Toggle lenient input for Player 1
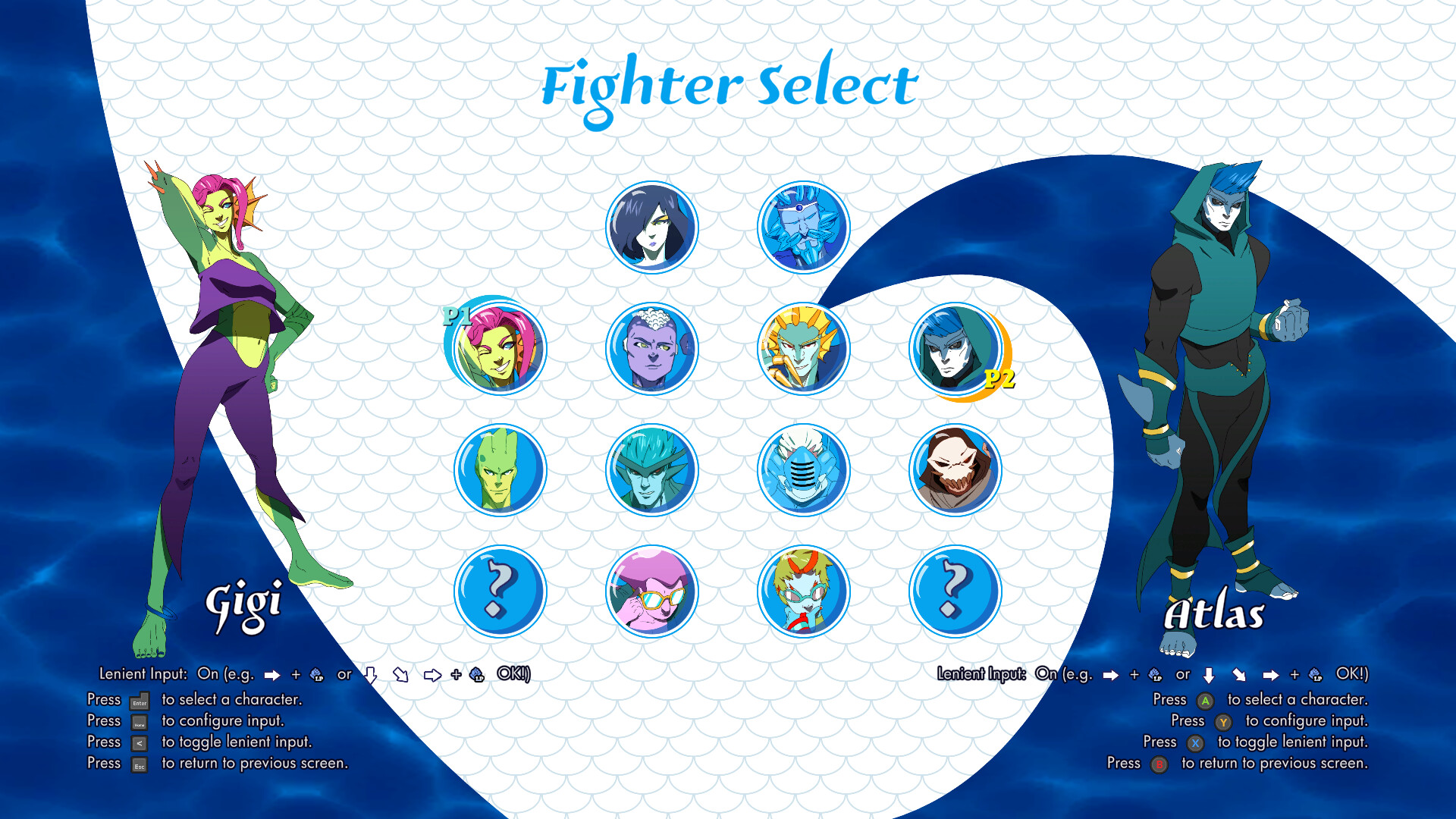Viewport: 1456px width, 819px height. 140,742
